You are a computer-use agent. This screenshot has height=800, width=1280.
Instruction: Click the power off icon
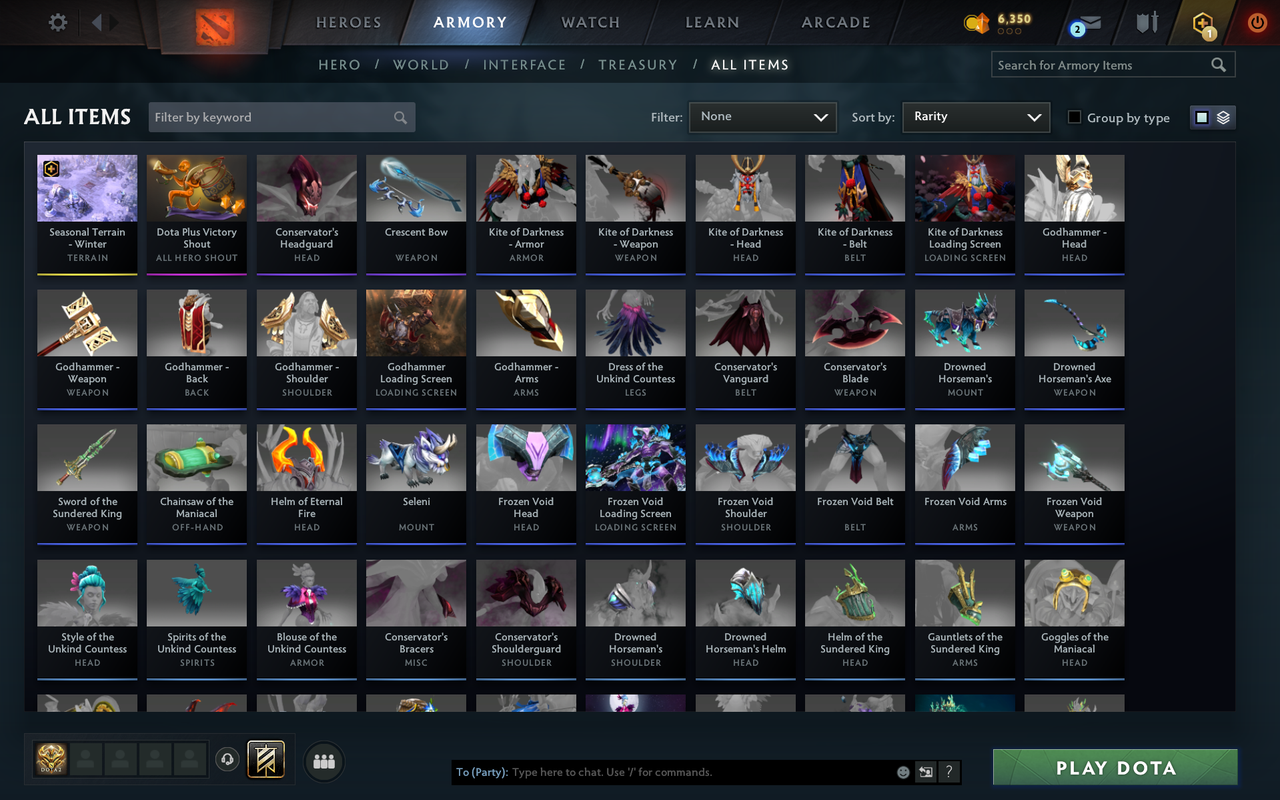point(1256,22)
